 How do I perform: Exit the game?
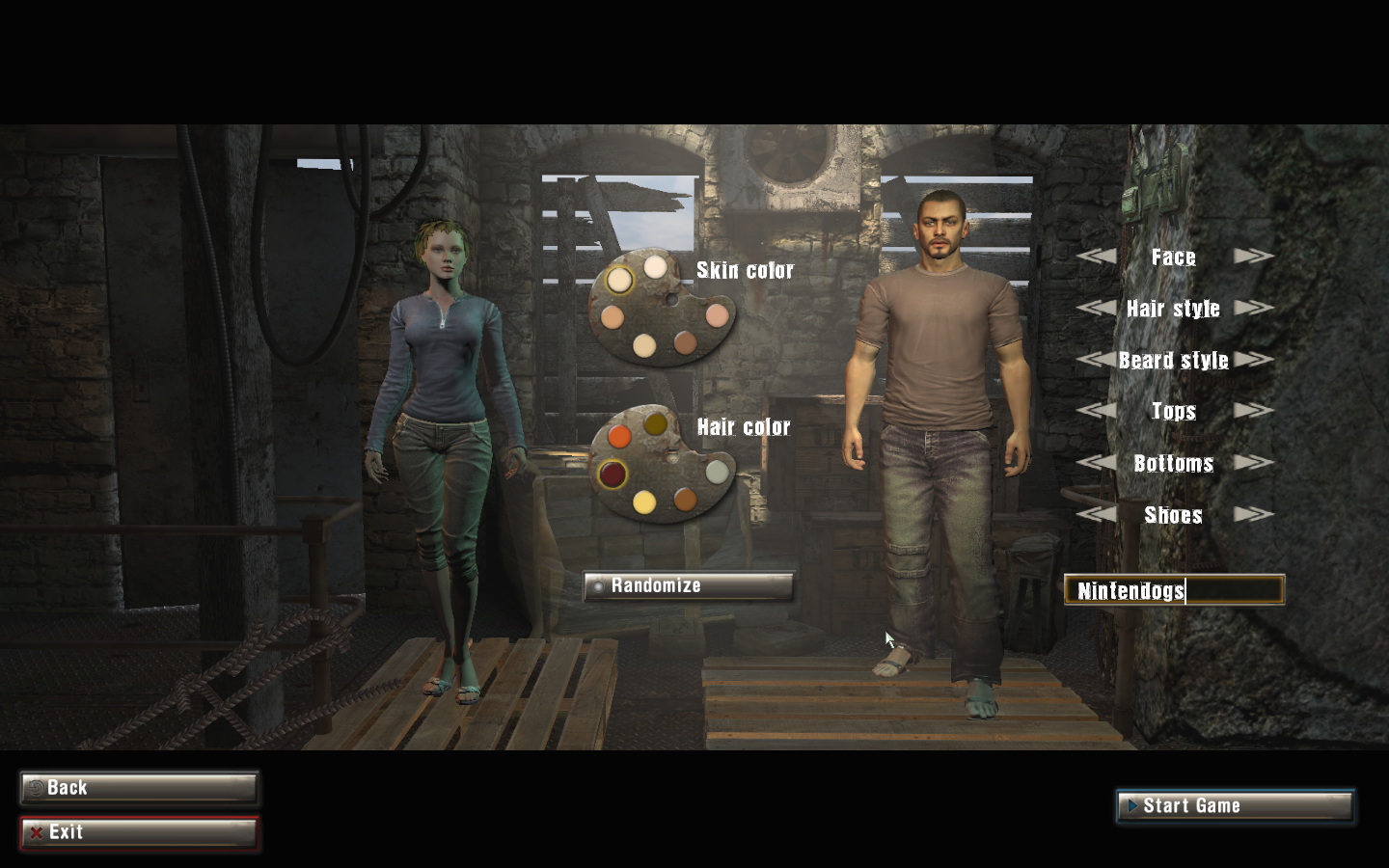pyautogui.click(x=139, y=832)
